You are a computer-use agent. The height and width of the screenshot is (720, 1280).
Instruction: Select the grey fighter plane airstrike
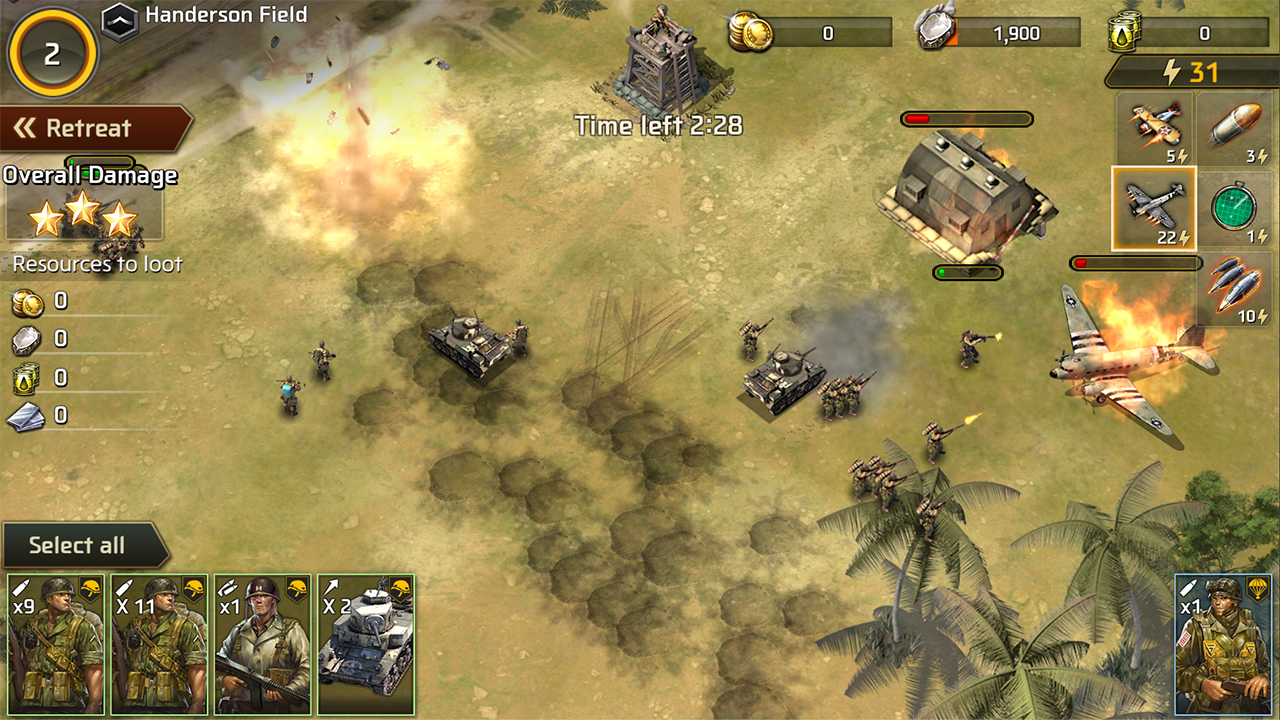1154,208
